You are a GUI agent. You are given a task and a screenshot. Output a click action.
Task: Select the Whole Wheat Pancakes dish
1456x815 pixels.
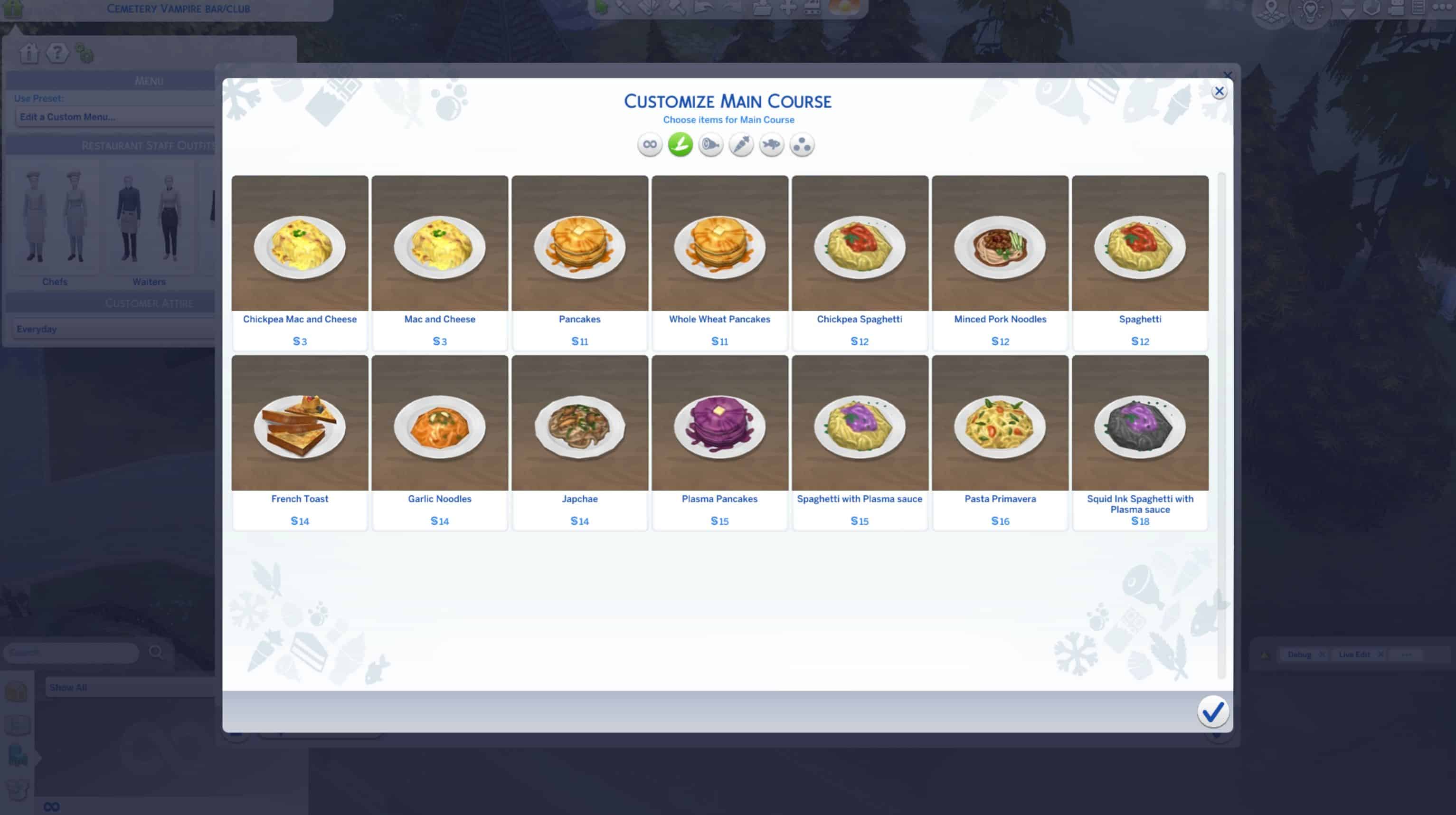pos(719,249)
